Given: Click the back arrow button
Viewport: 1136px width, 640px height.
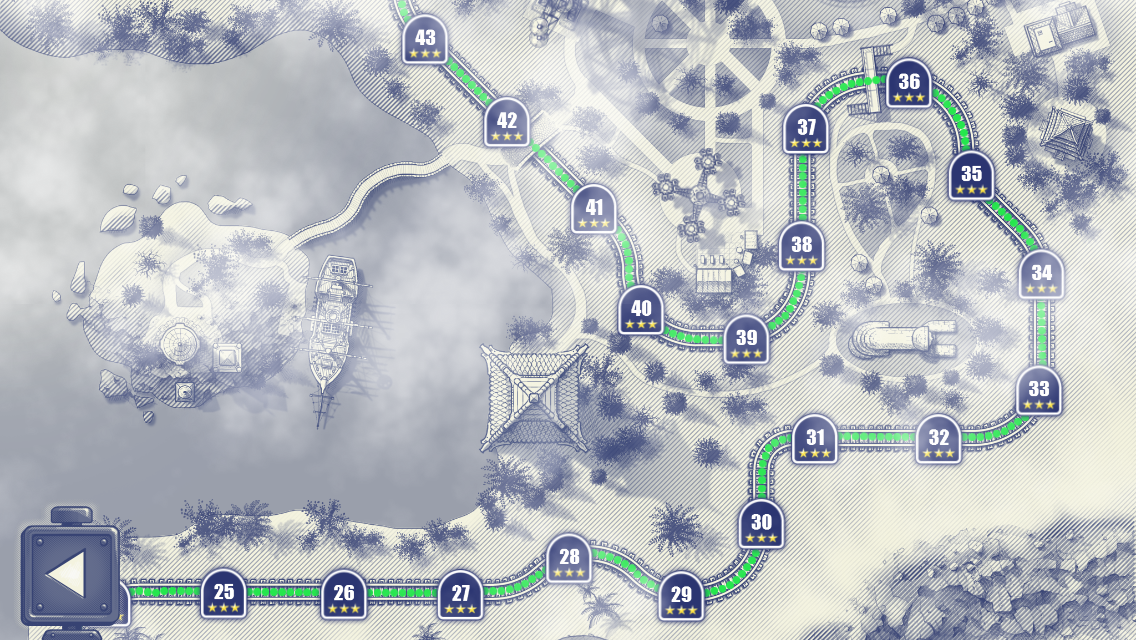Looking at the screenshot, I should point(69,575).
